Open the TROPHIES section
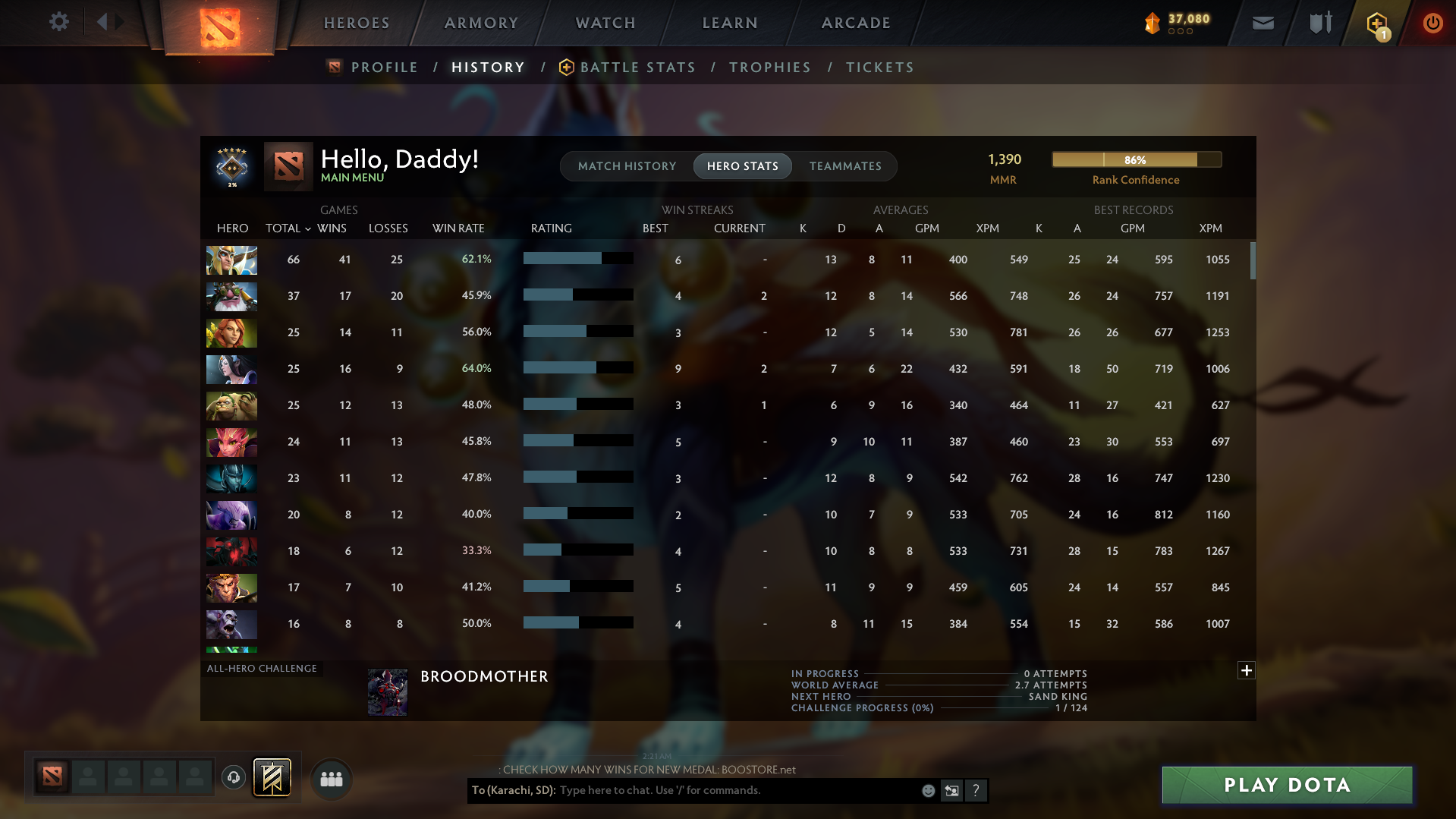The width and height of the screenshot is (1456, 819). 769,67
